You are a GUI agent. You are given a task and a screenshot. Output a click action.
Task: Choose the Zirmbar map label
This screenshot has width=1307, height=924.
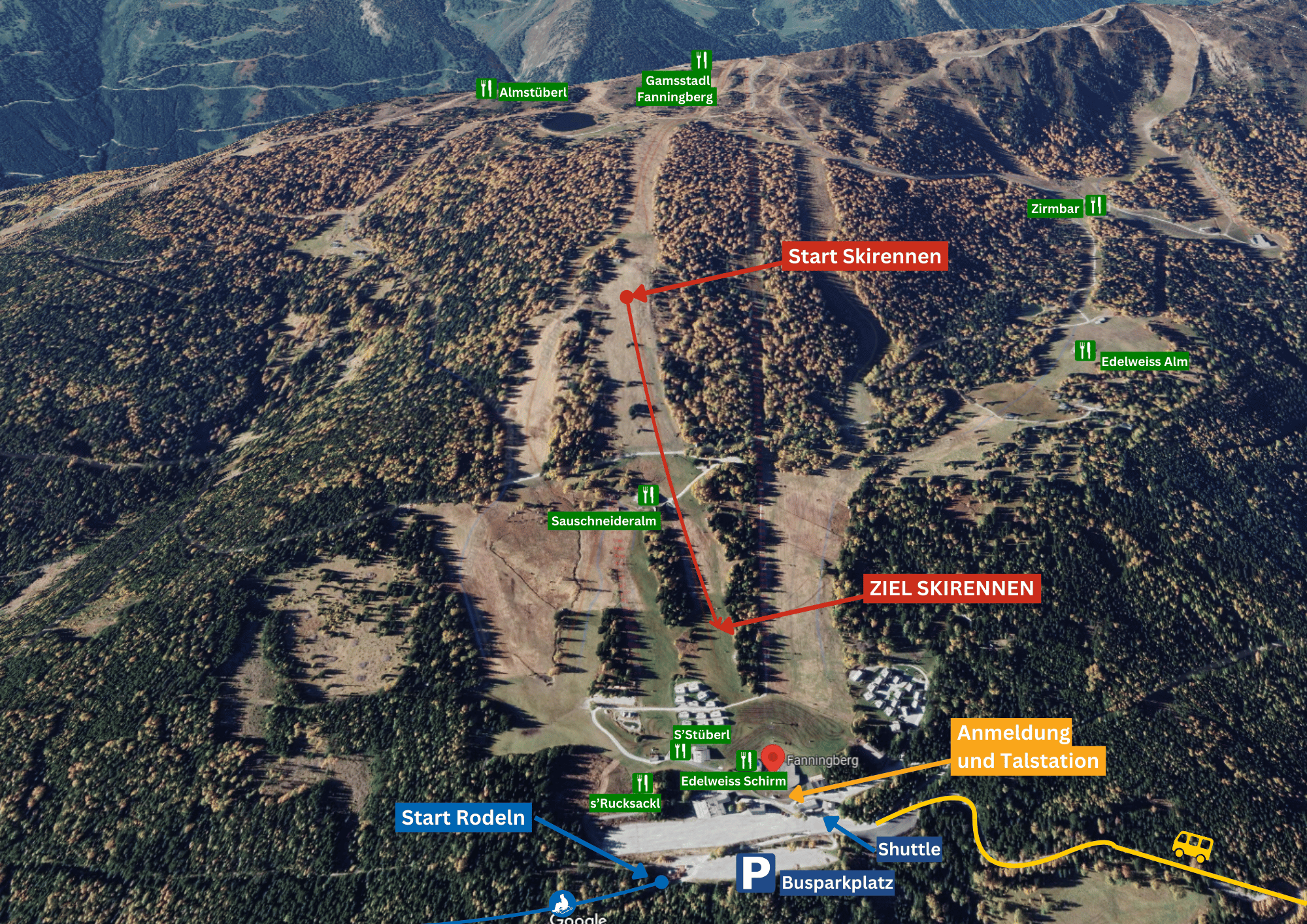(1055, 209)
